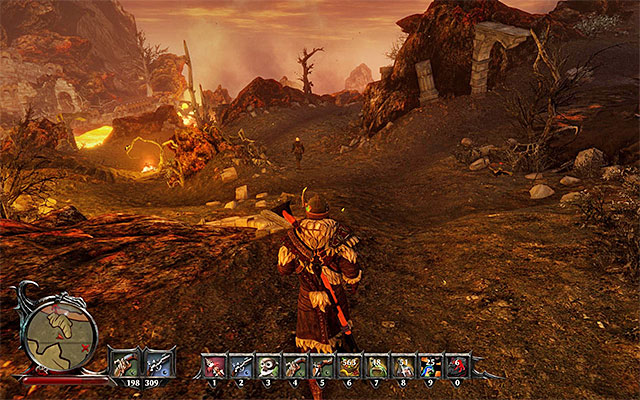Select the musket with 309 ammo
The width and height of the screenshot is (640, 400).
158,362
